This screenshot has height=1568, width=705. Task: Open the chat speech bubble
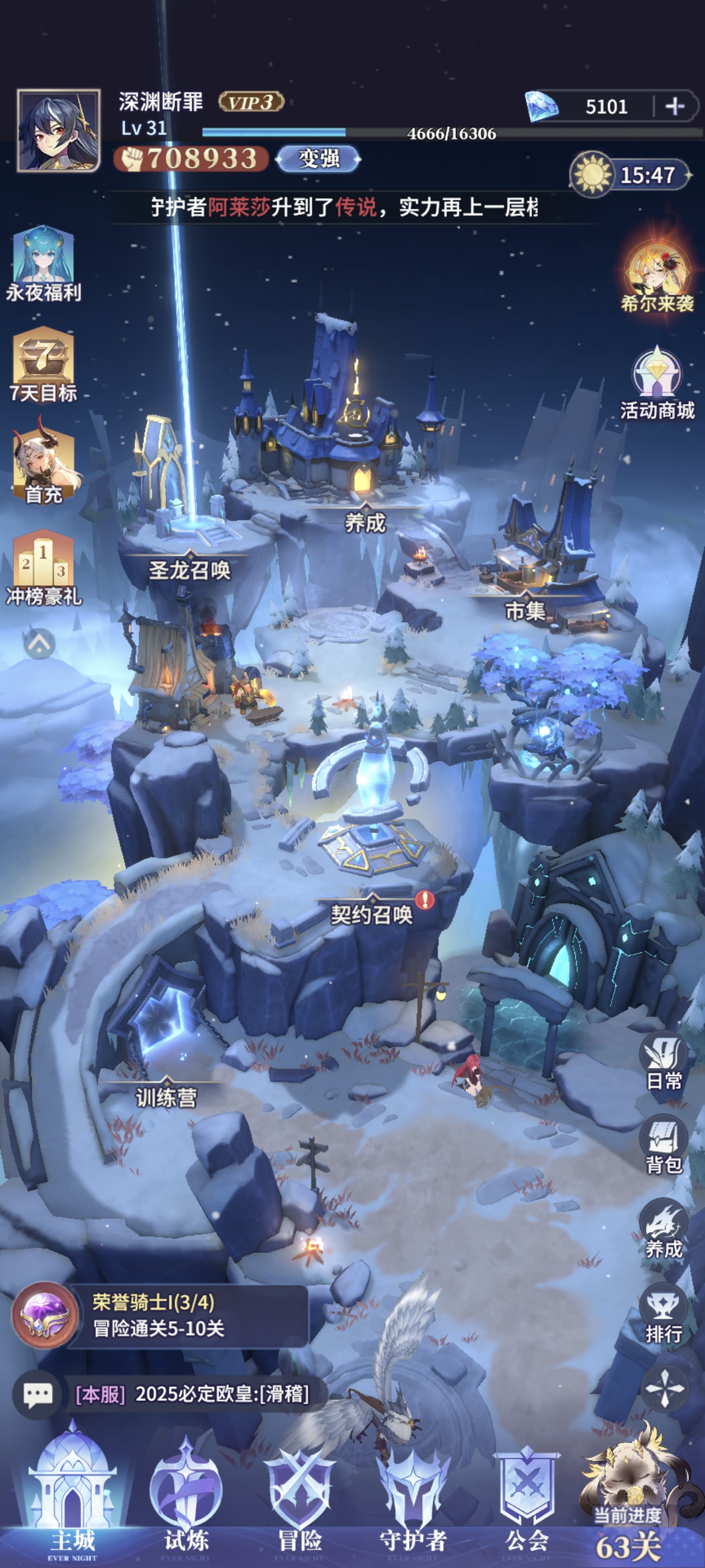(38, 1394)
